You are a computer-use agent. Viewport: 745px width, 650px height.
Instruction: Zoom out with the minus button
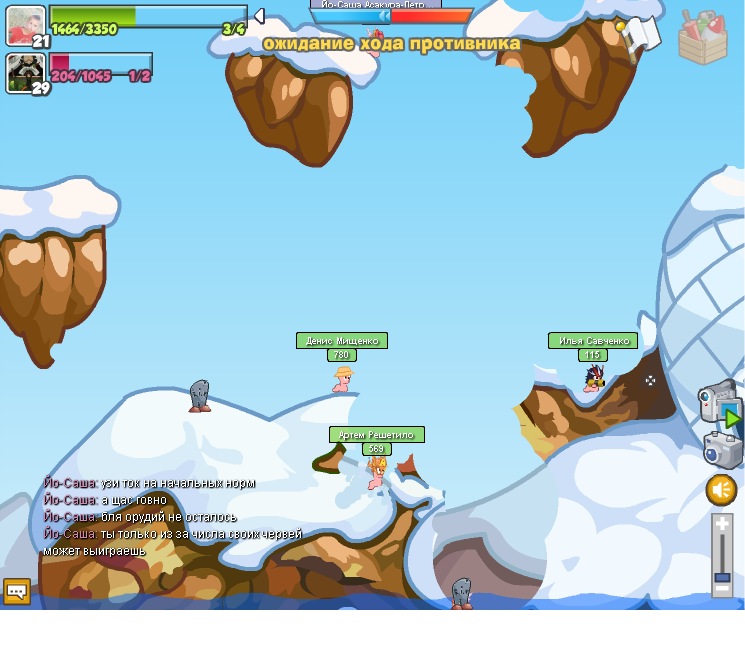click(x=722, y=590)
